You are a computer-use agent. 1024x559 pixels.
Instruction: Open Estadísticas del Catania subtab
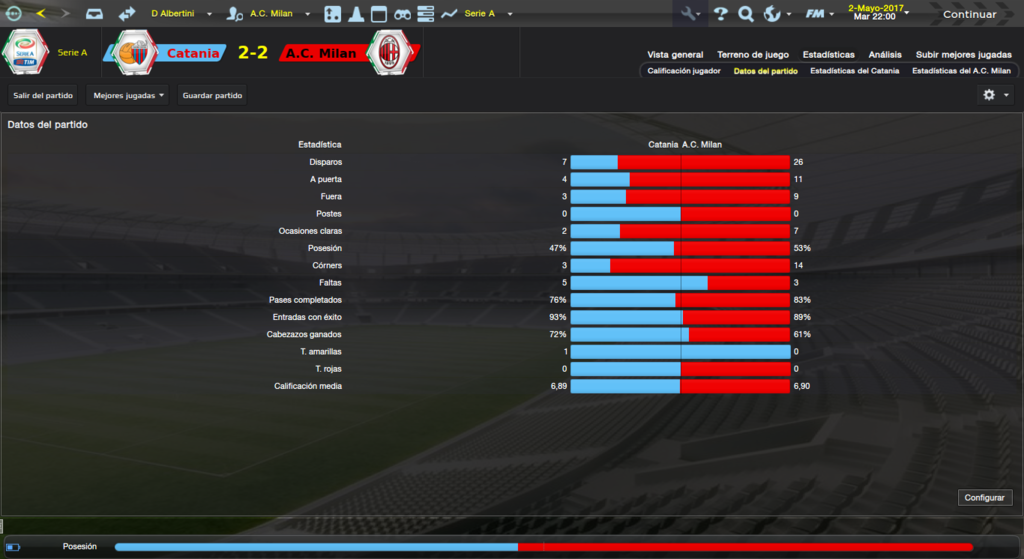click(854, 71)
